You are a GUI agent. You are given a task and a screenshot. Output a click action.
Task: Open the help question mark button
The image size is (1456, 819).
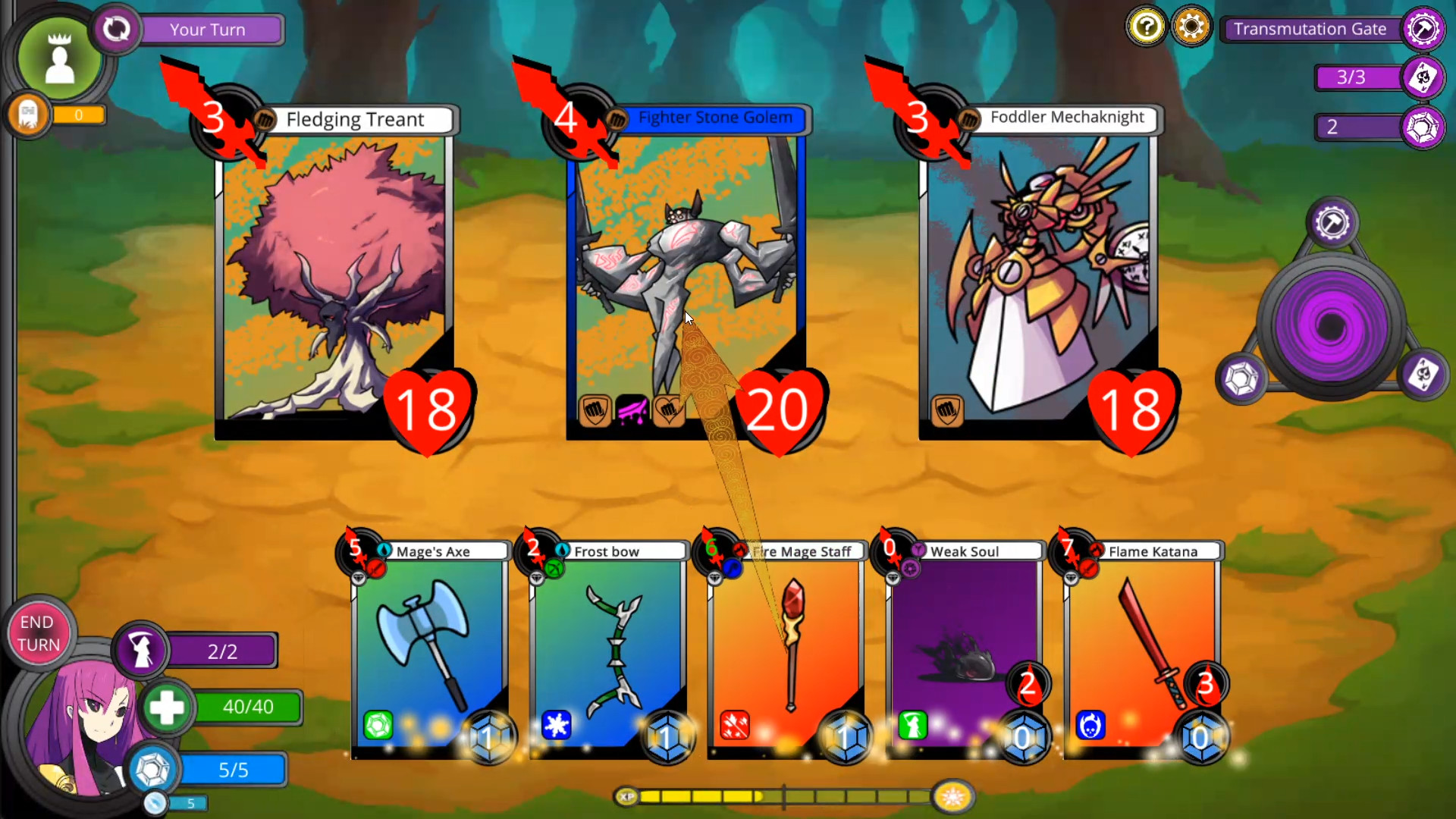coord(1146,26)
